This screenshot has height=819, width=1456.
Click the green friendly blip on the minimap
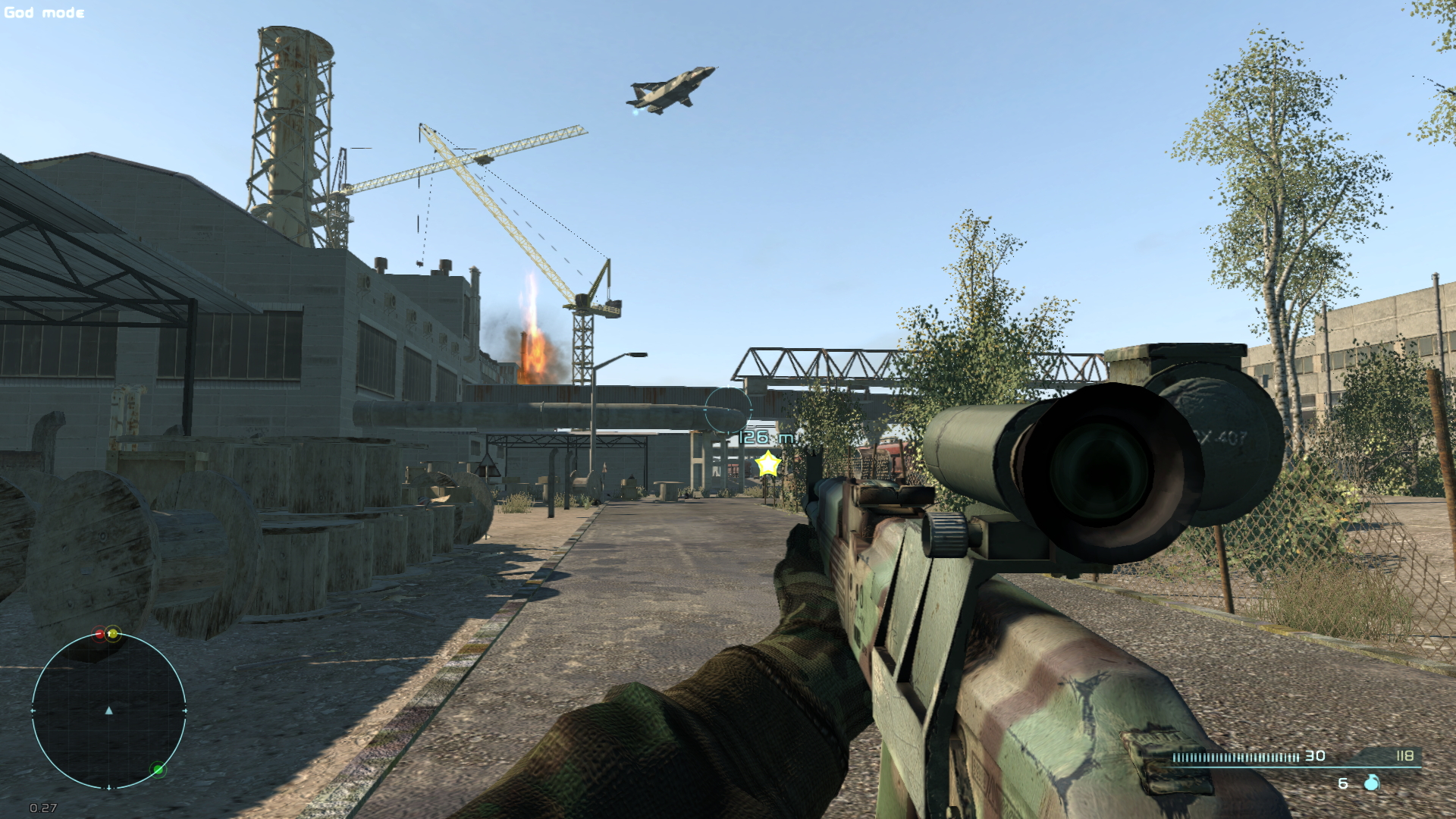(158, 769)
